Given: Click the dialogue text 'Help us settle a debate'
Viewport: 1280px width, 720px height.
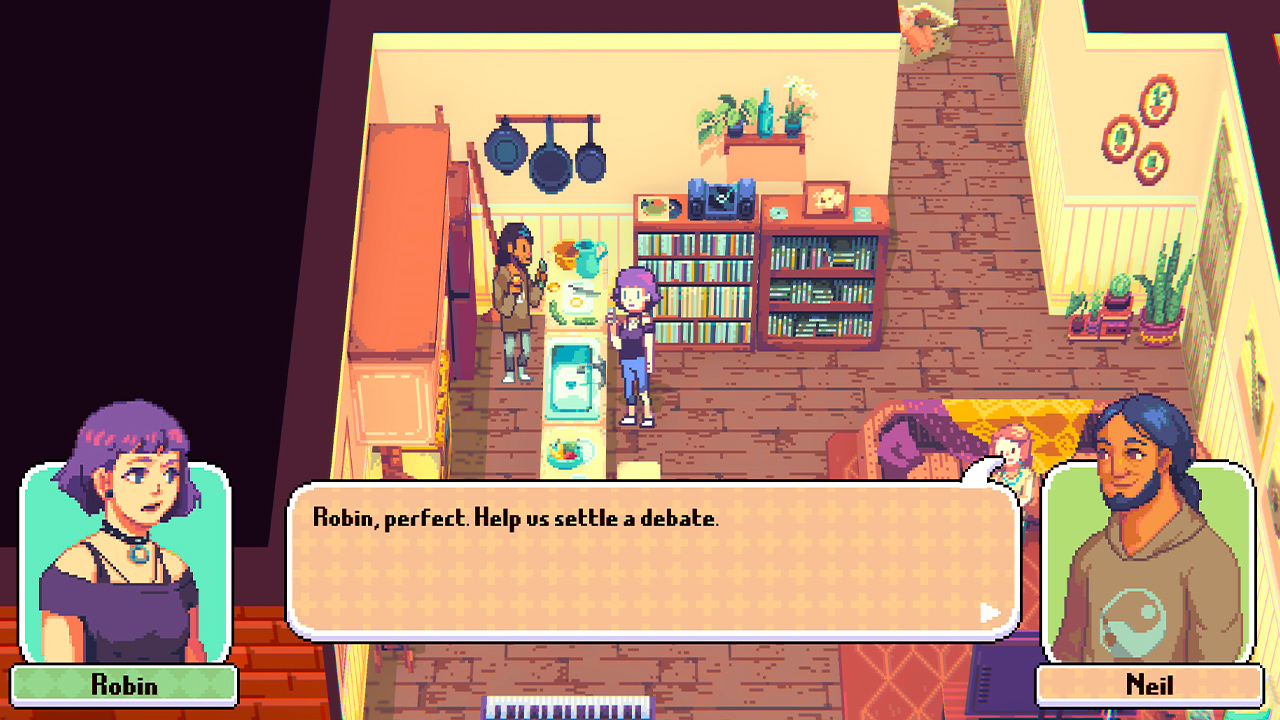Looking at the screenshot, I should tap(600, 516).
